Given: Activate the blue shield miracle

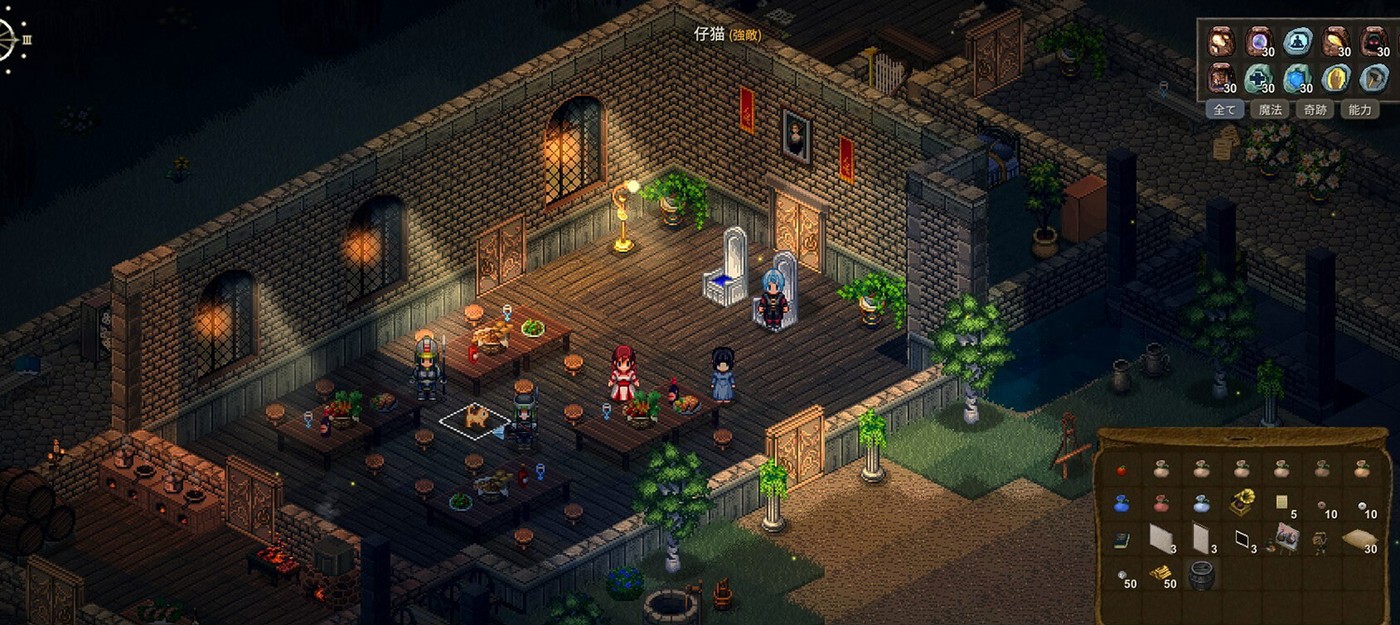Looking at the screenshot, I should (1298, 78).
